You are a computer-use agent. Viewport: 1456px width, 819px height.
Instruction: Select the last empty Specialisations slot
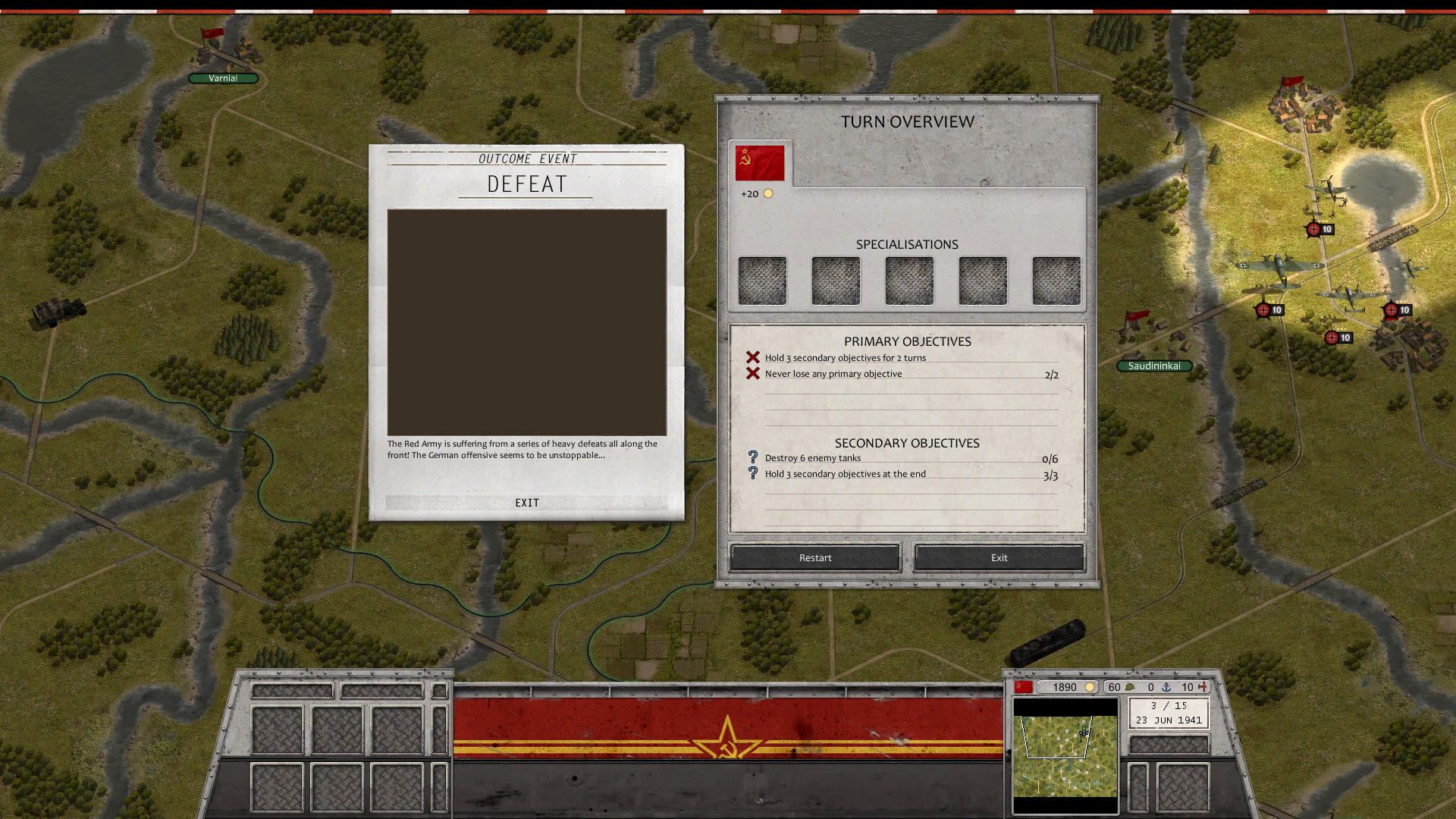coord(1056,280)
